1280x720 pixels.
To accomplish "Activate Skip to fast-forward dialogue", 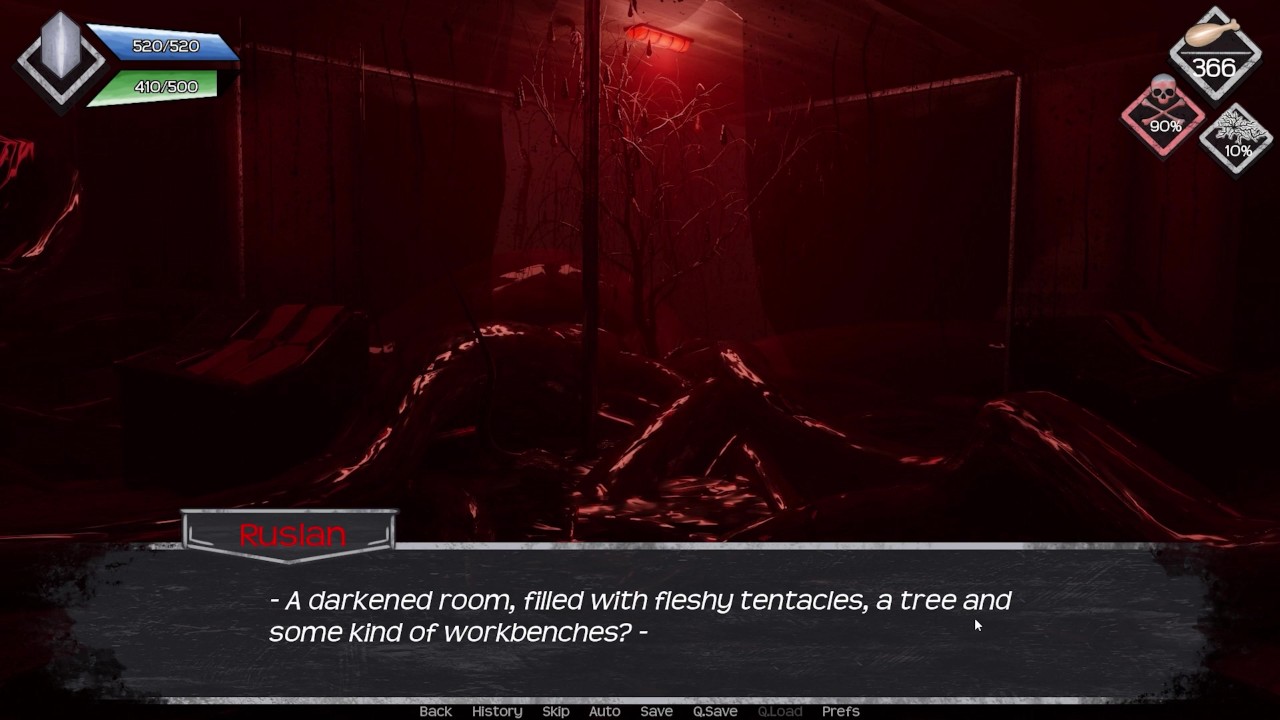I will [556, 711].
